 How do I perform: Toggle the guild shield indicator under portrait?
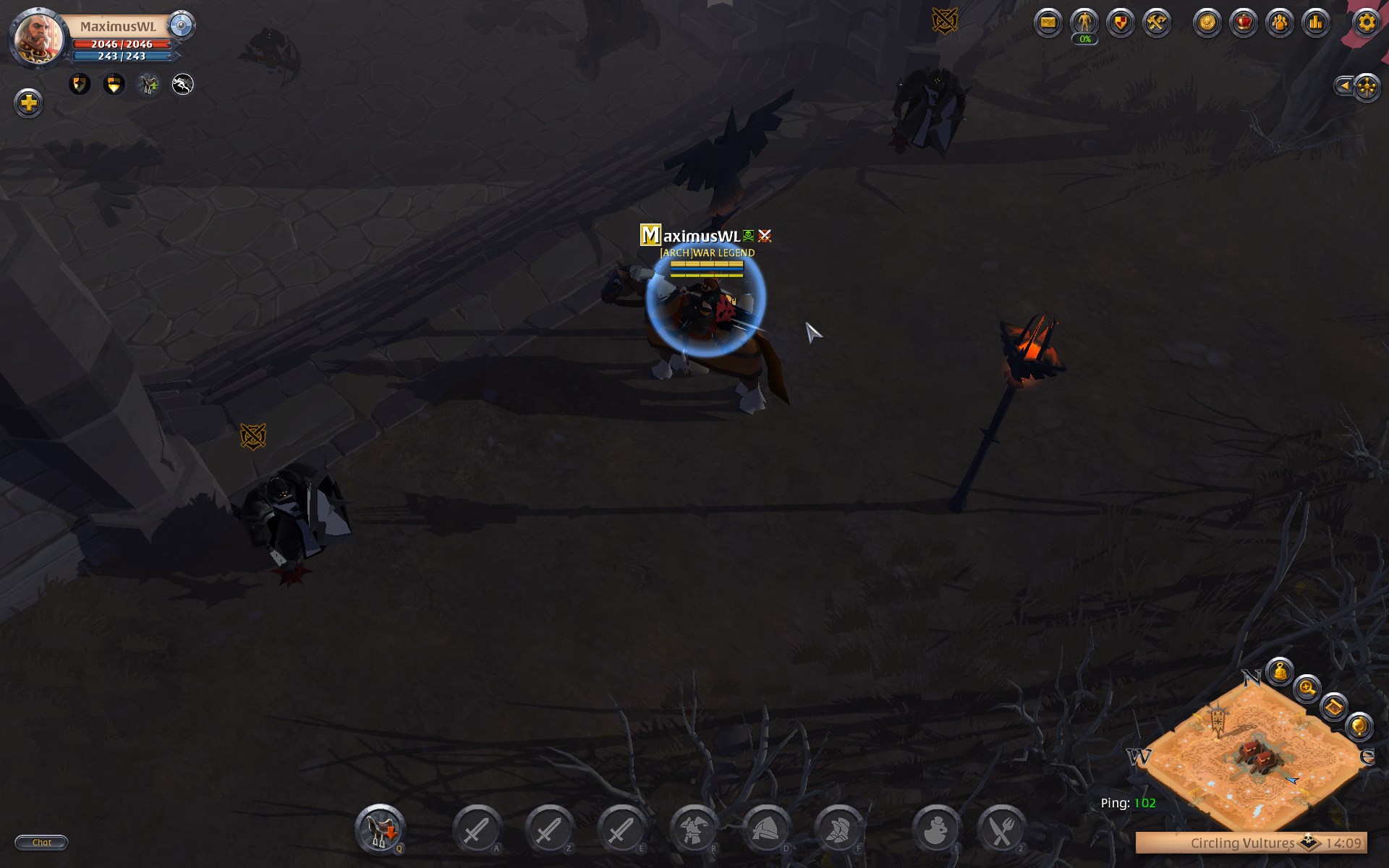pyautogui.click(x=79, y=84)
